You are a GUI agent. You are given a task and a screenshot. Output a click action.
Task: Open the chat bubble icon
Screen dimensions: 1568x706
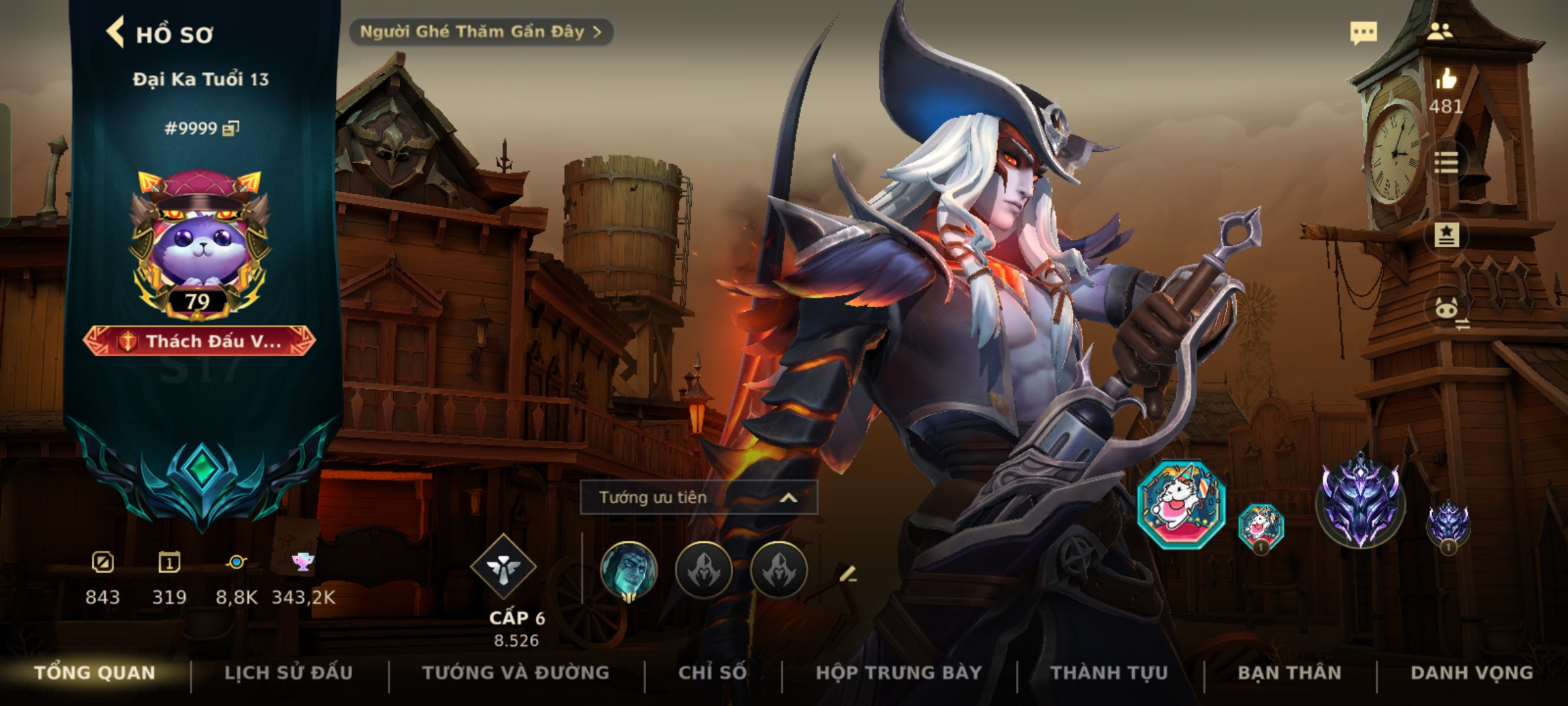1364,33
